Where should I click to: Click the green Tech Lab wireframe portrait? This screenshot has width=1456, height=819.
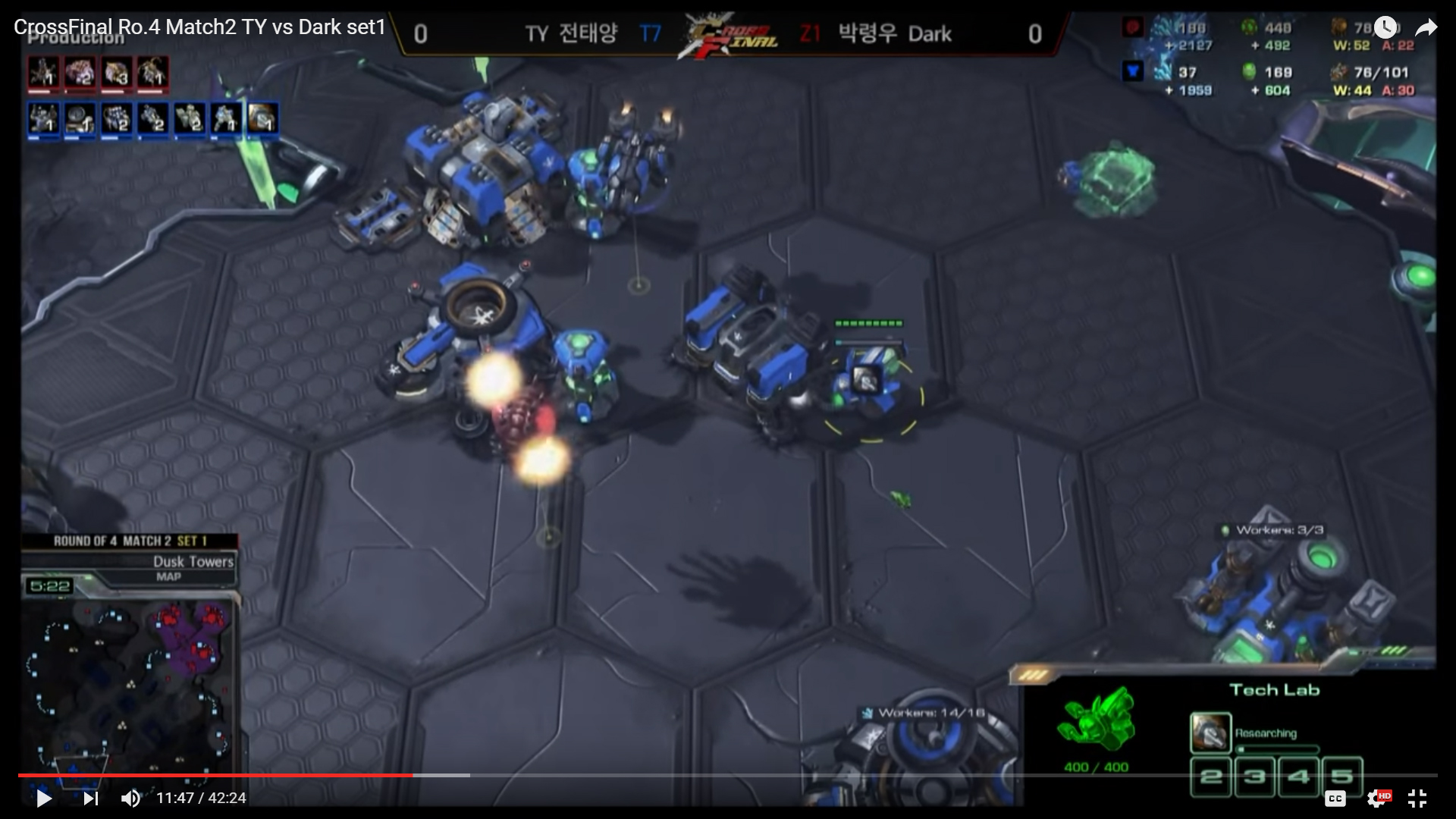(x=1097, y=719)
